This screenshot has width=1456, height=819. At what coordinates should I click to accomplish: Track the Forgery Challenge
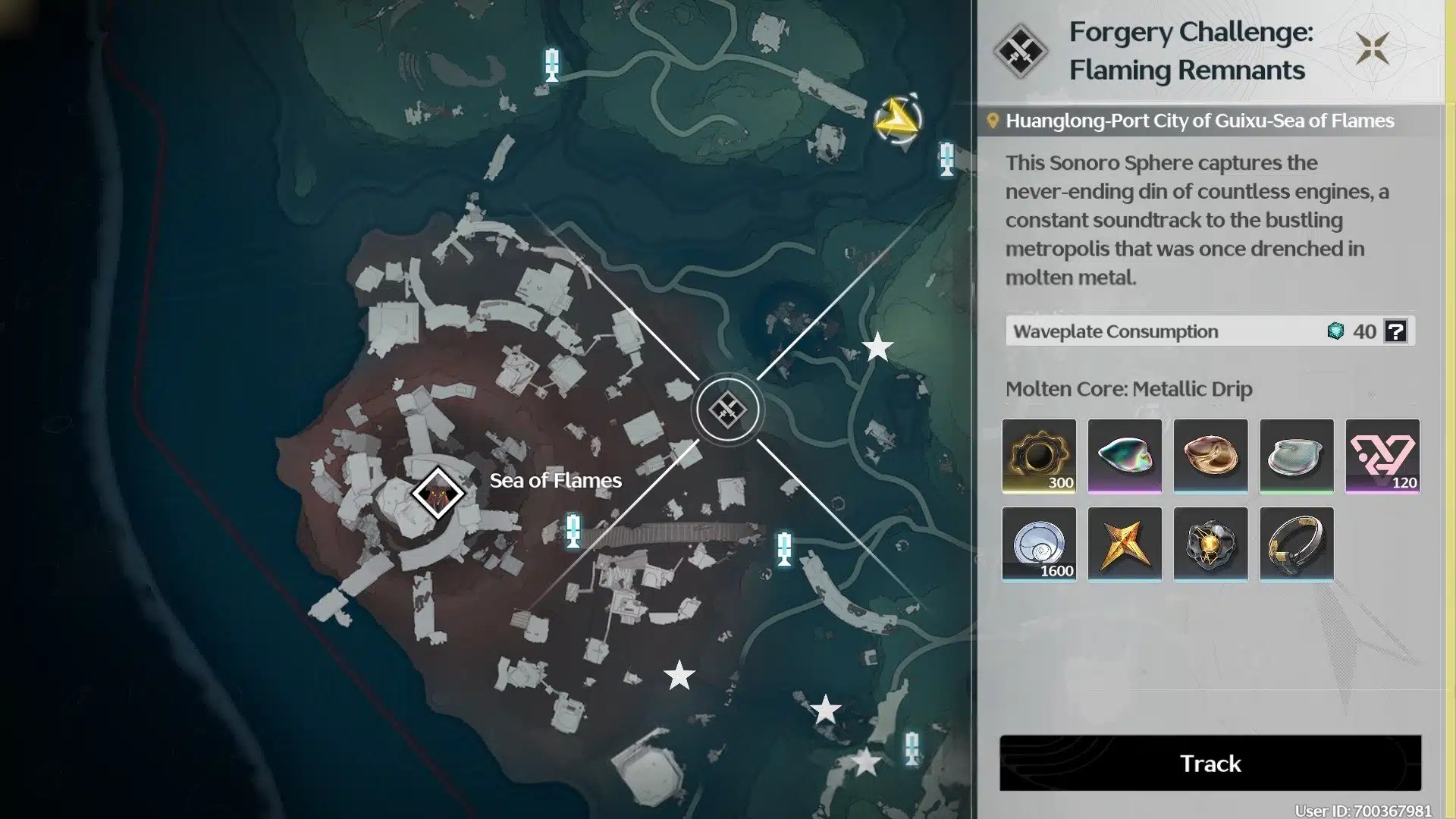[1210, 763]
